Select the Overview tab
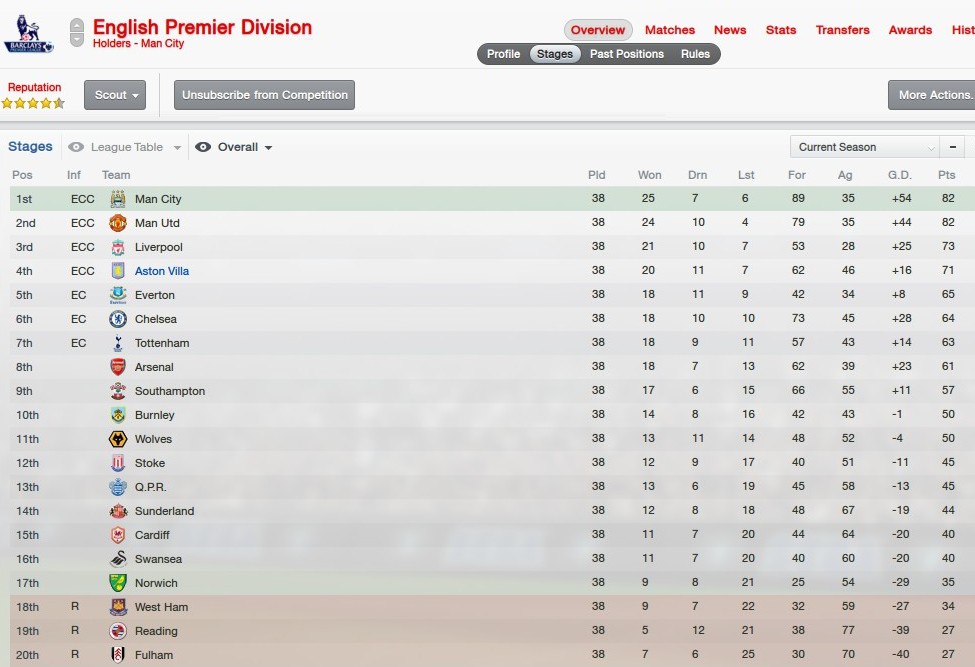 [598, 30]
